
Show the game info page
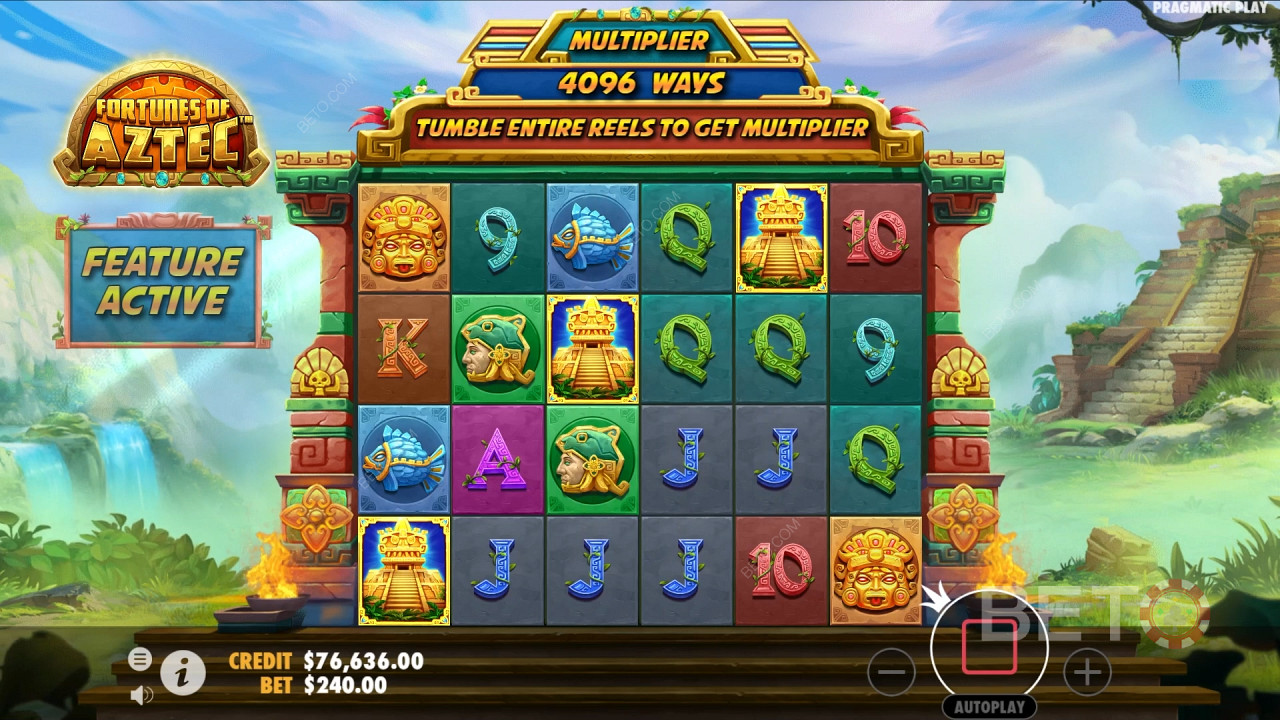pyautogui.click(x=183, y=673)
